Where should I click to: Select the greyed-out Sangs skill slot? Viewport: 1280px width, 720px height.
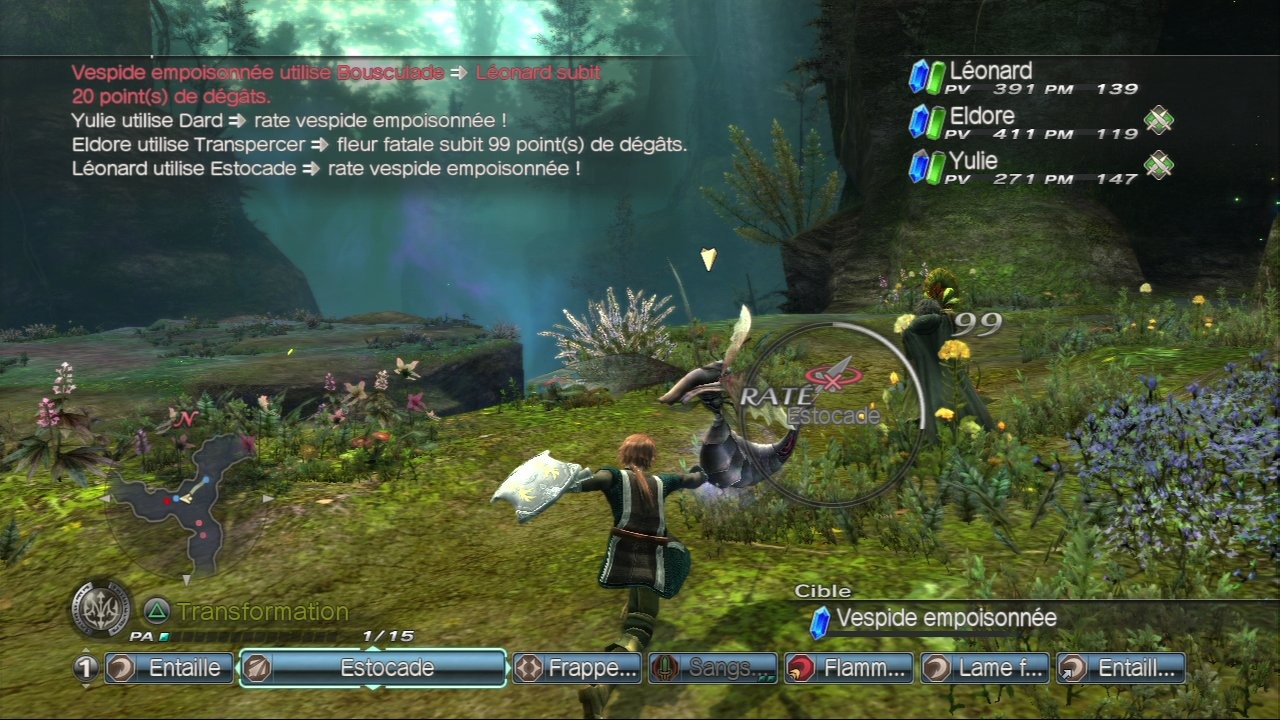pyautogui.click(x=713, y=668)
